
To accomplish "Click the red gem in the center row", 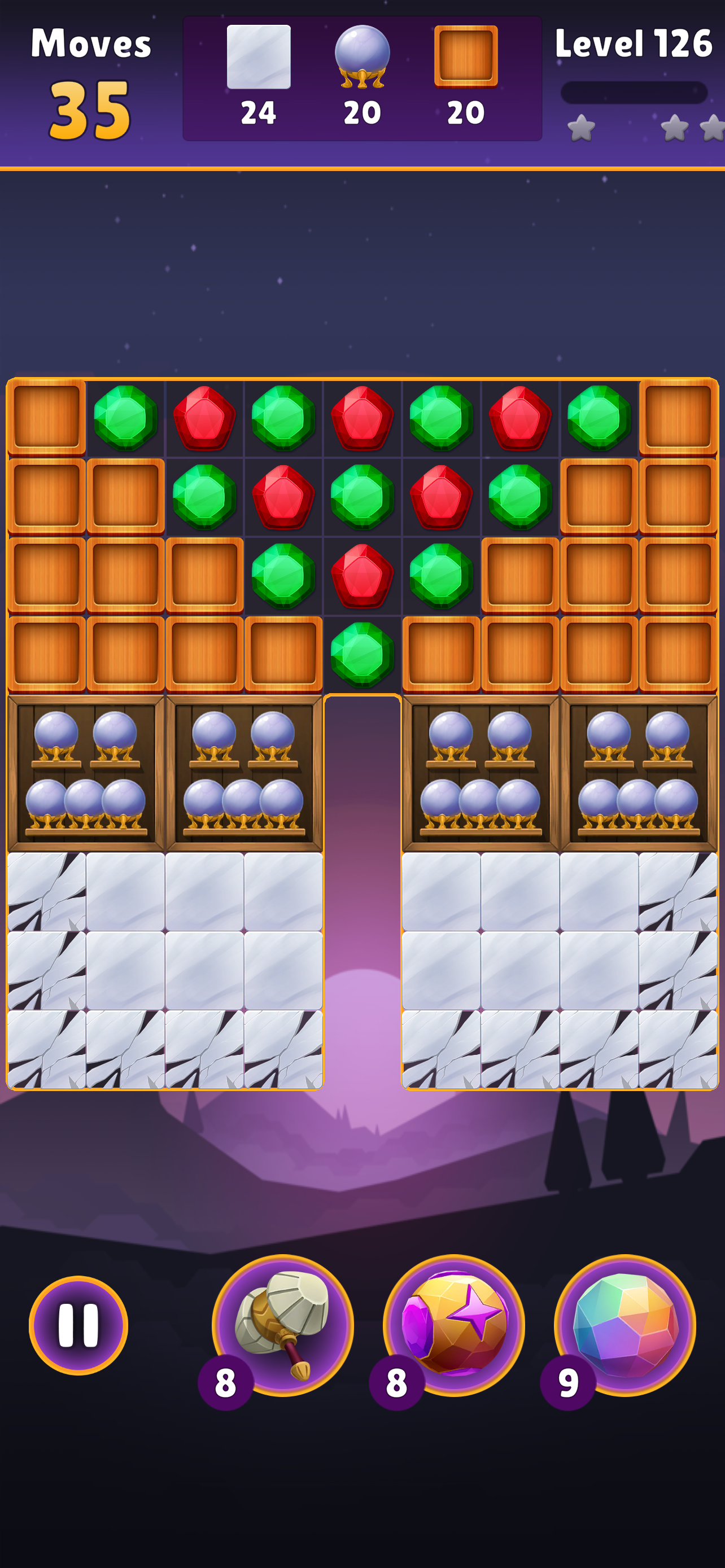I will 361,576.
